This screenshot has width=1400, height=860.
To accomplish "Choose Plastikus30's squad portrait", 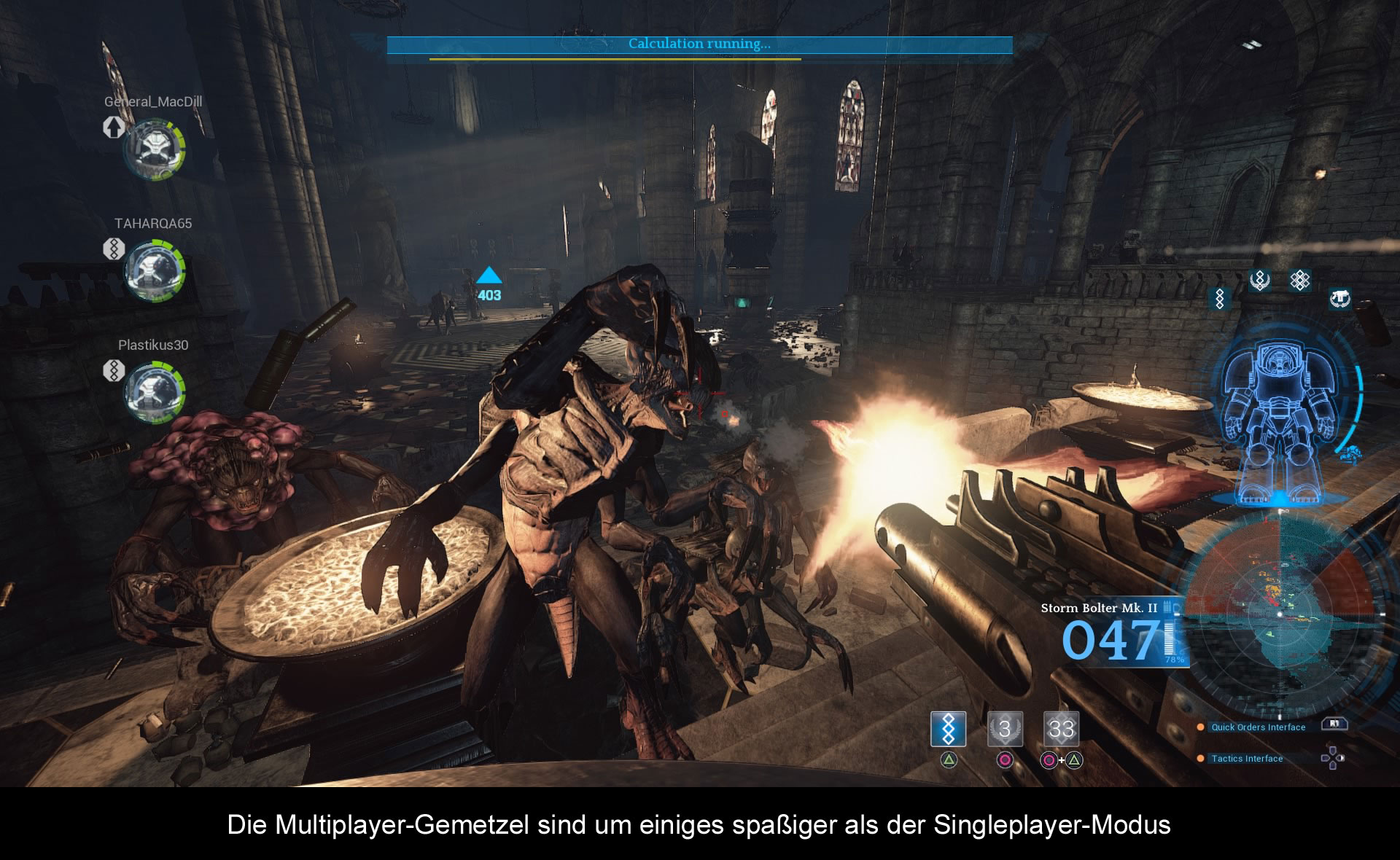I will tap(155, 392).
